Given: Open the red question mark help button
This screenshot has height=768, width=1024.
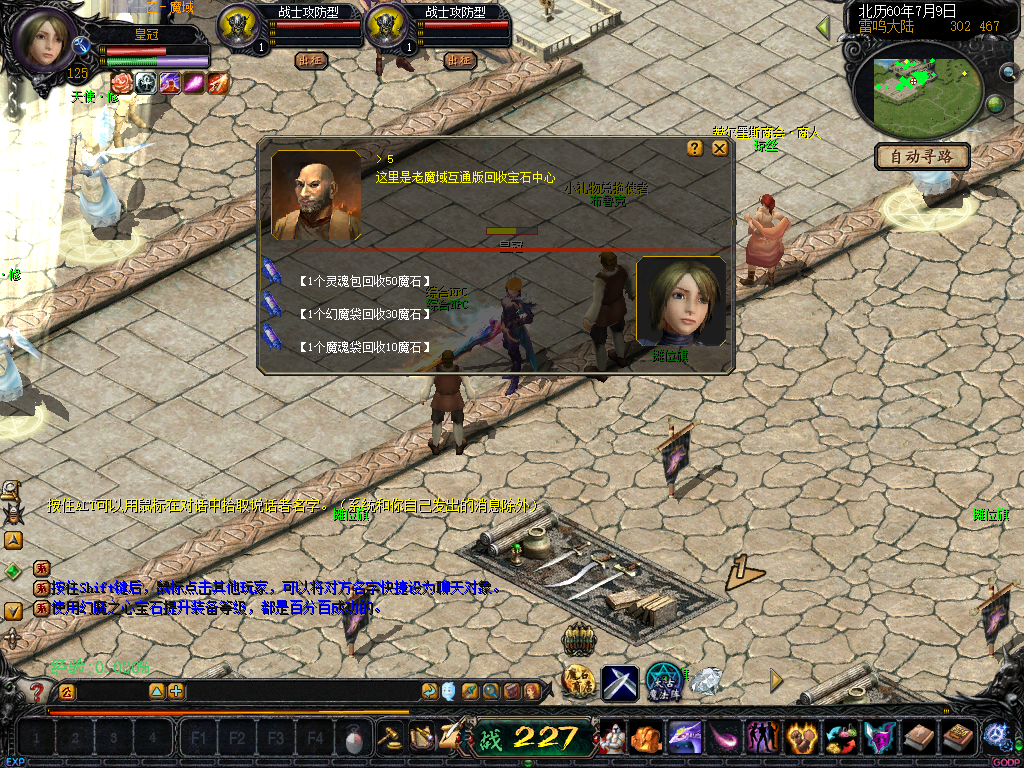Looking at the screenshot, I should pyautogui.click(x=37, y=691).
